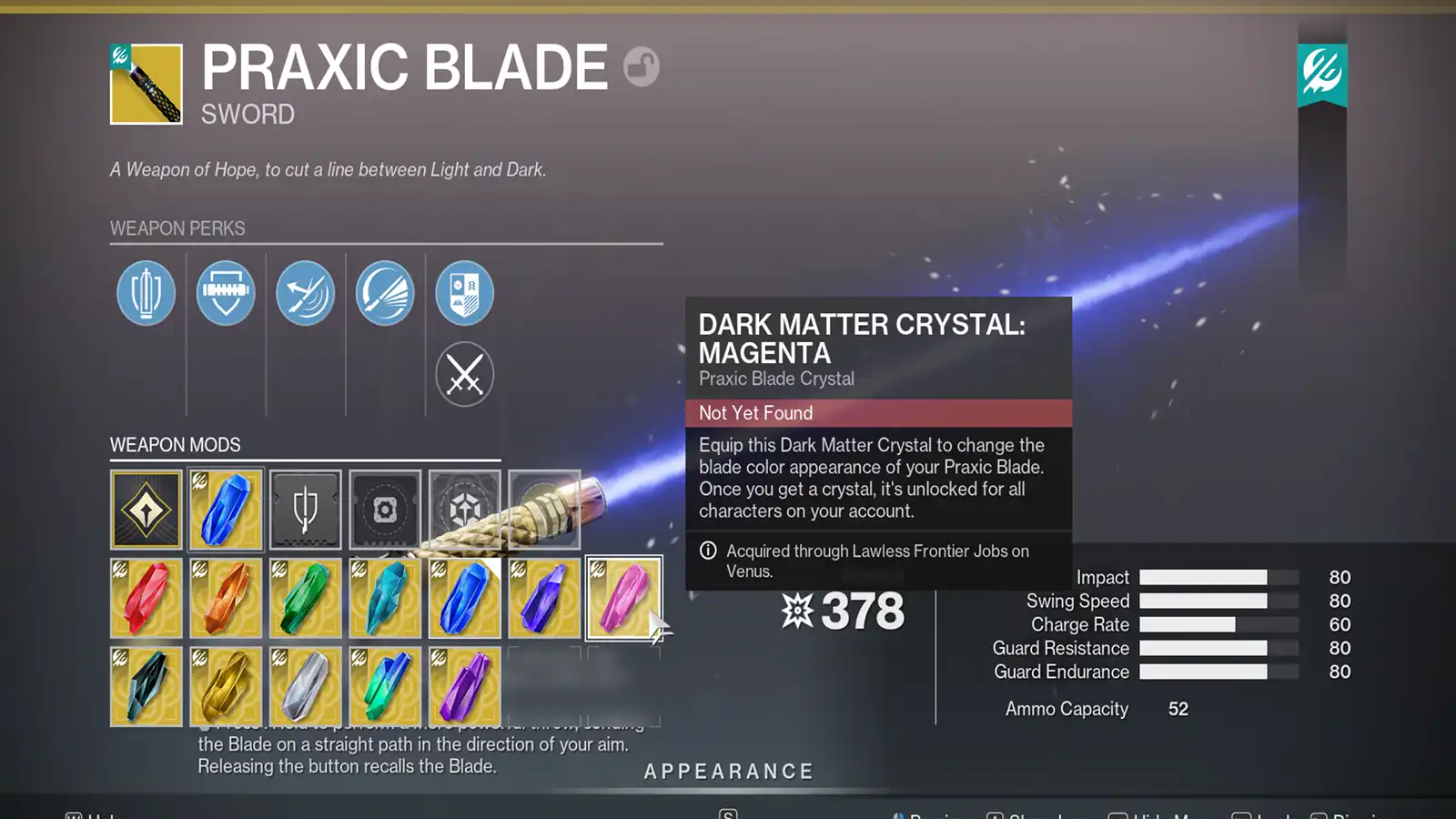Screen dimensions: 1456x819
Task: Select the magenta Dark Matter Crystal
Action: (x=625, y=597)
